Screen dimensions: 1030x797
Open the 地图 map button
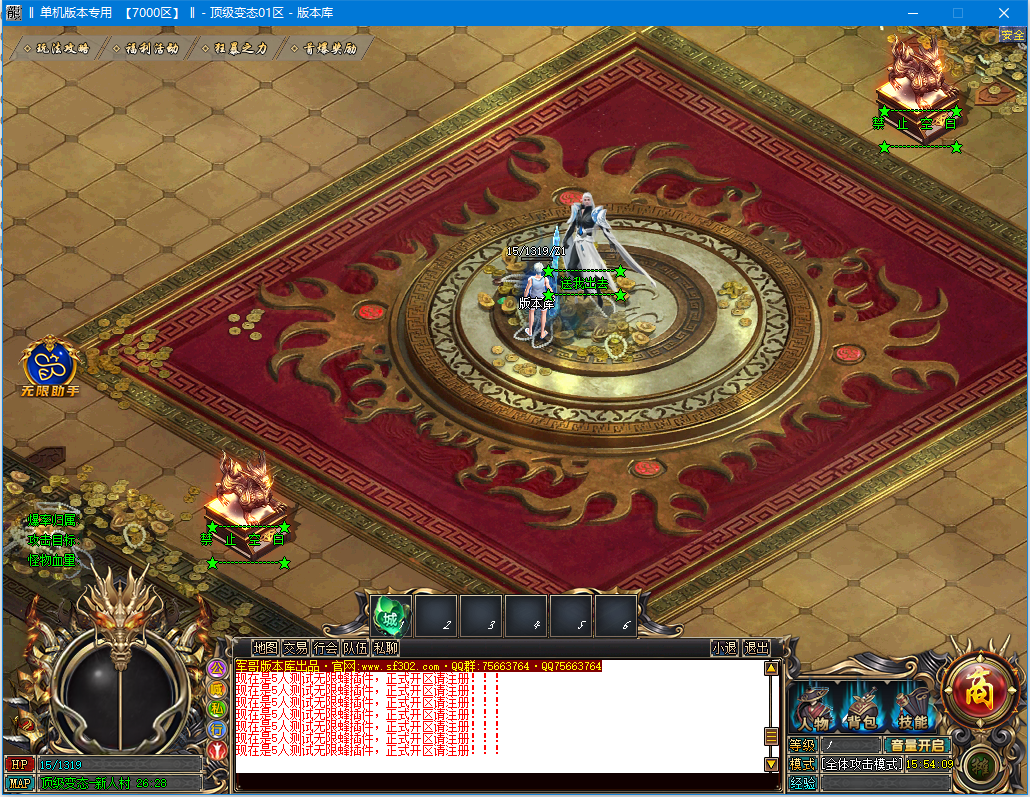[265, 648]
